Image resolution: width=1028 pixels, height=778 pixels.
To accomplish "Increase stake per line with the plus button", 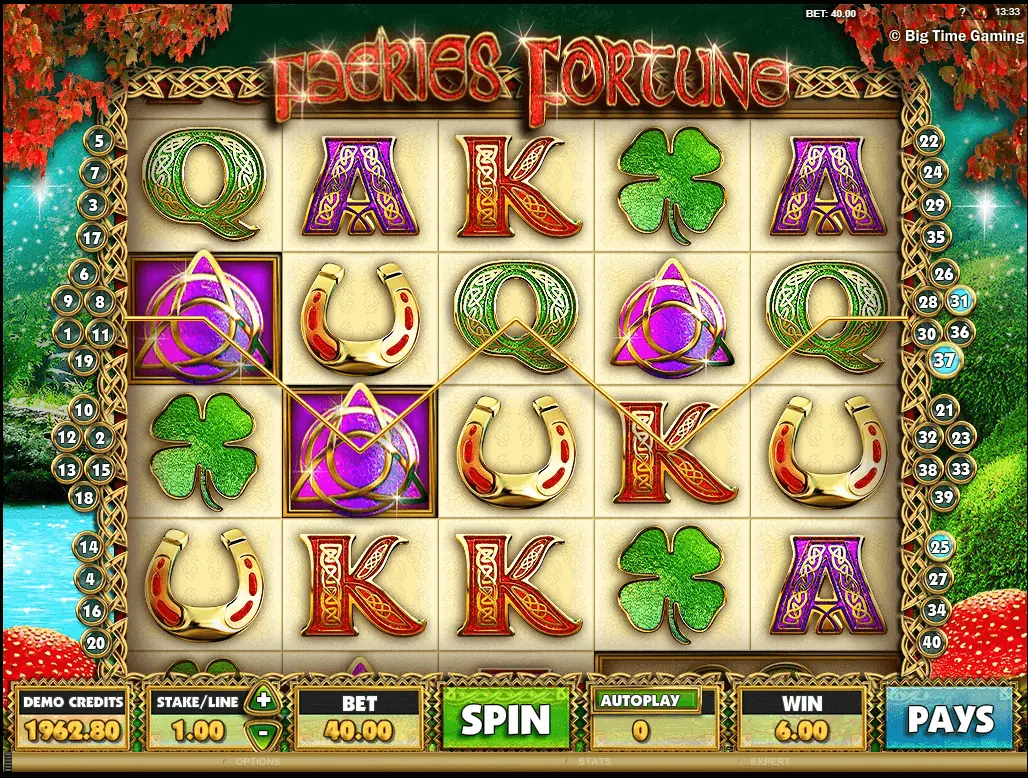I will (263, 700).
